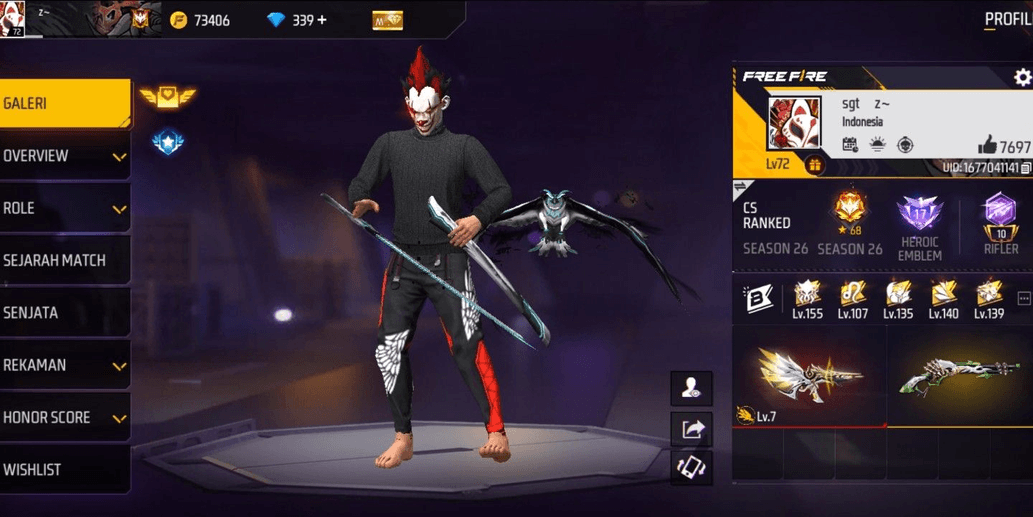Copy the player UID
The height and width of the screenshot is (517, 1033).
point(1025,168)
